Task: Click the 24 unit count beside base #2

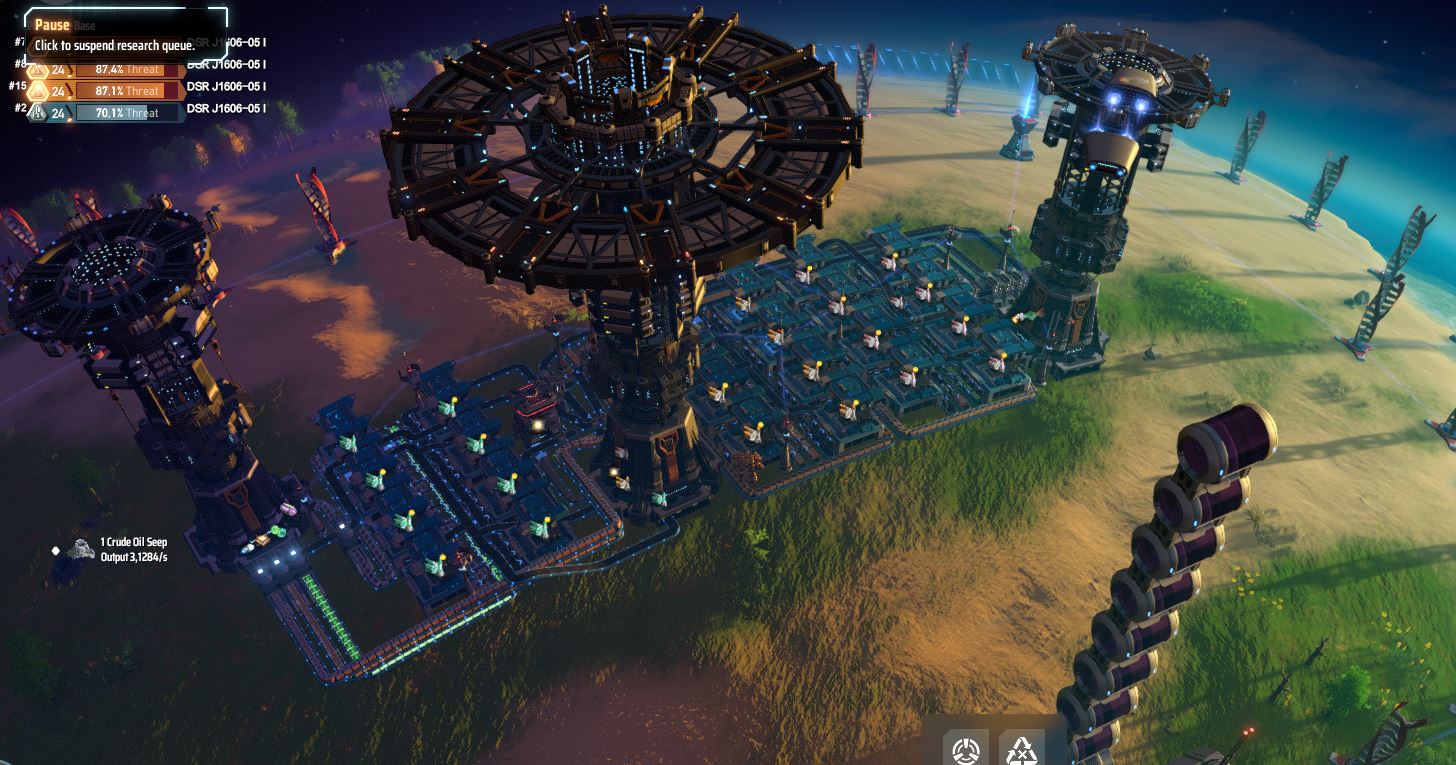Action: click(x=58, y=113)
